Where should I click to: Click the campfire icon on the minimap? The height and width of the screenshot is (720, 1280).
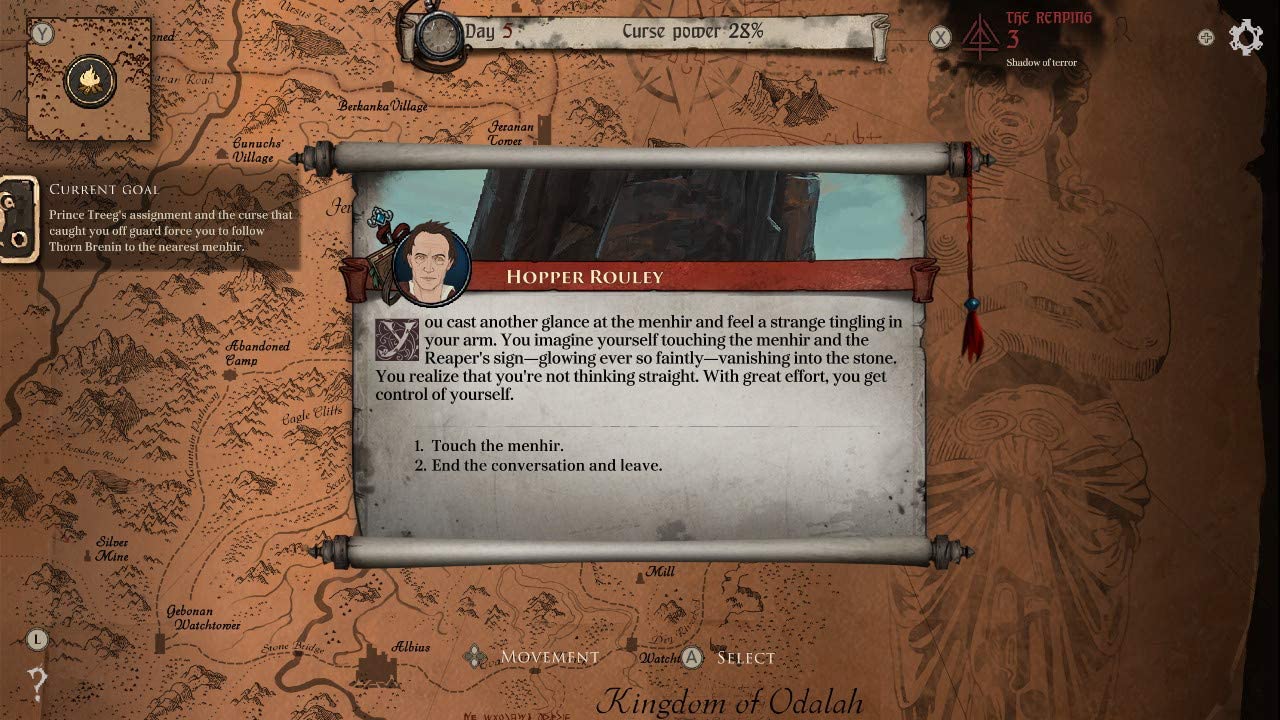90,80
